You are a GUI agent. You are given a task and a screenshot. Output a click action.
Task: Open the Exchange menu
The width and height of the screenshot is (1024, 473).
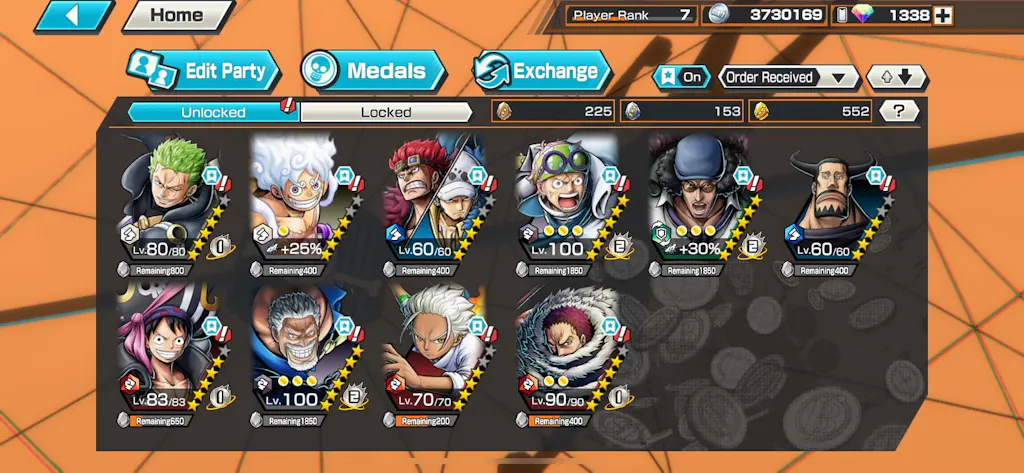542,71
